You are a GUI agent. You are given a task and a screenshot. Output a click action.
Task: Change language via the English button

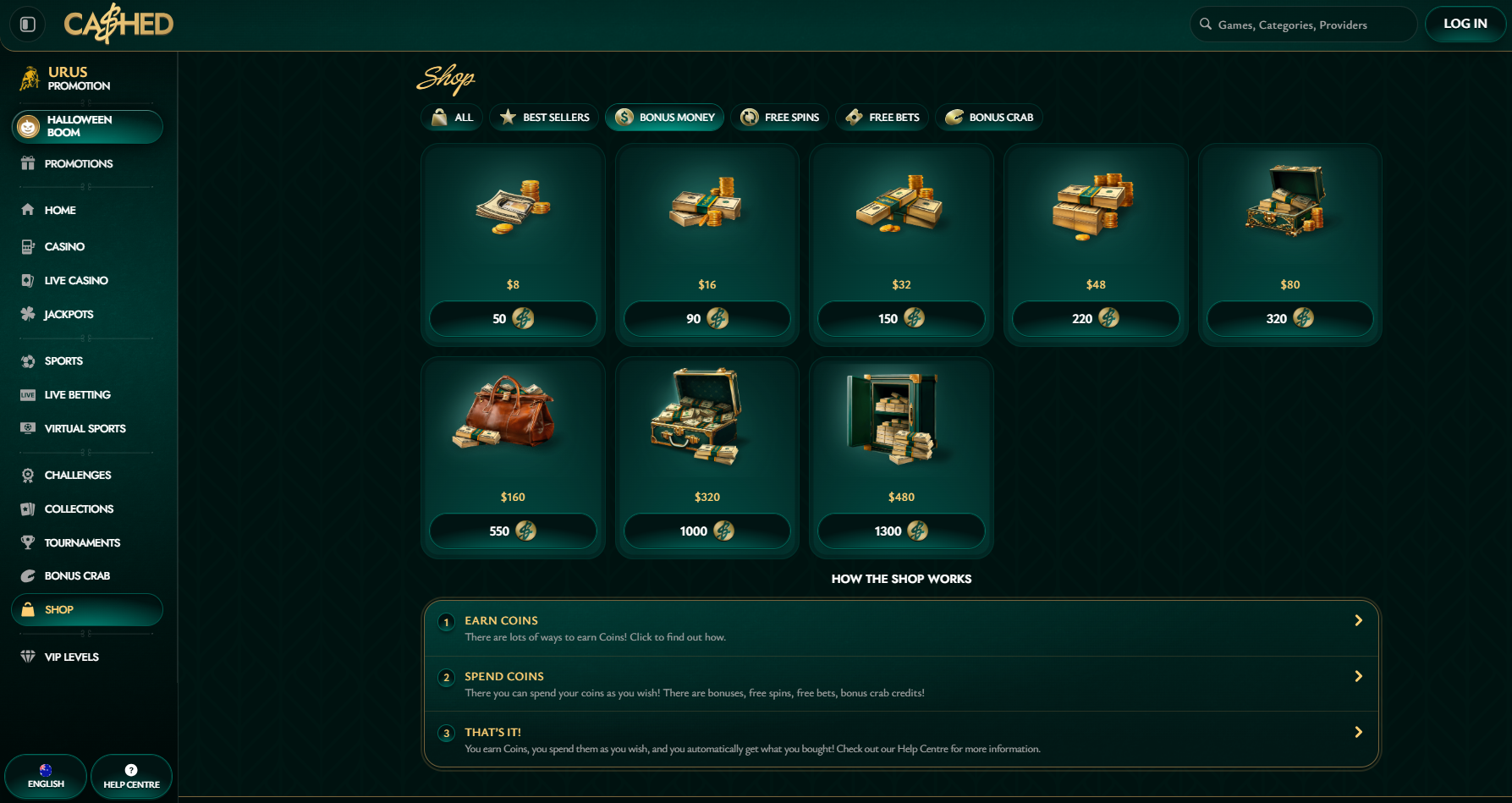point(46,776)
